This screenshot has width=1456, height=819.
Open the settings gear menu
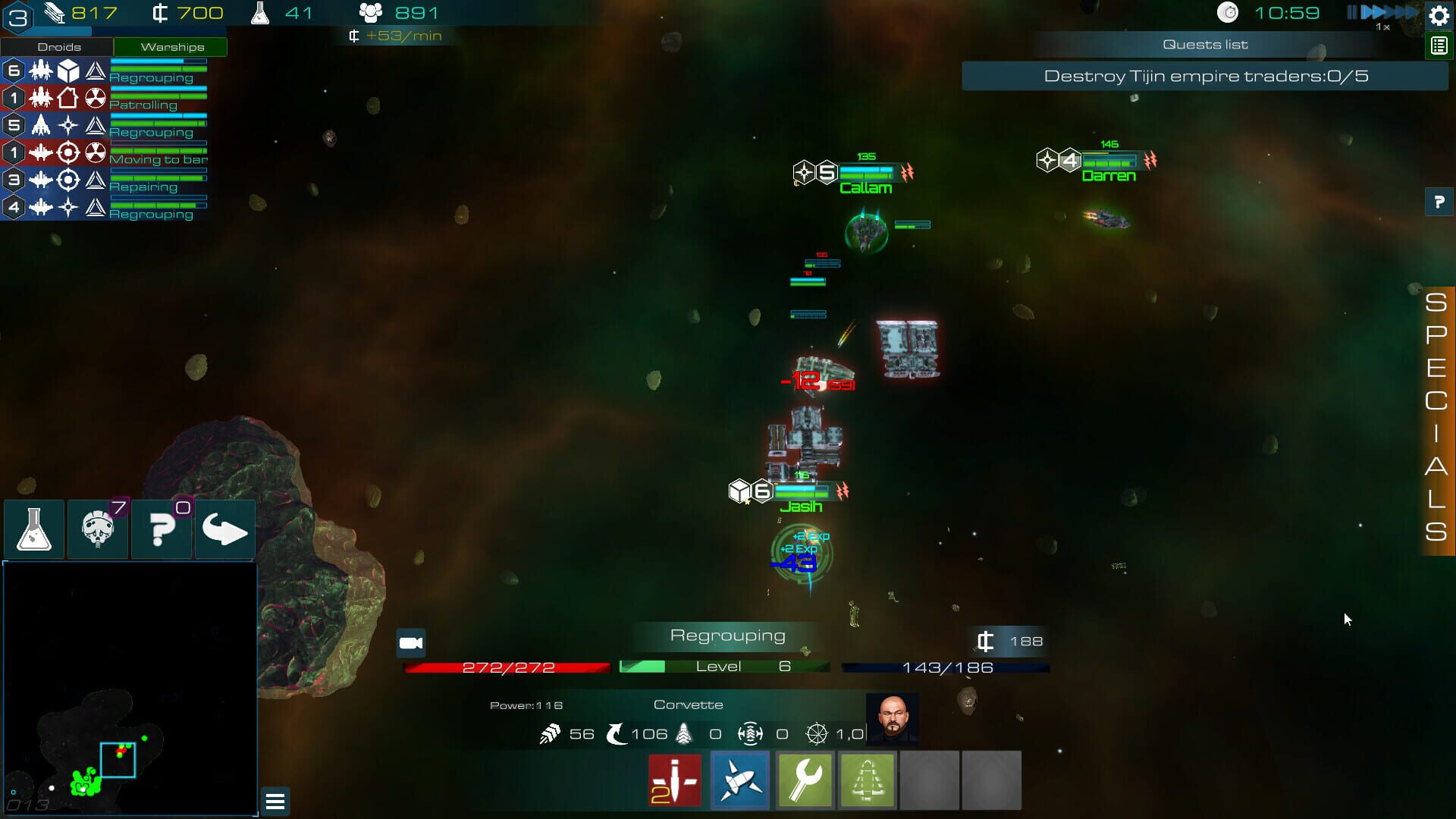(1438, 14)
